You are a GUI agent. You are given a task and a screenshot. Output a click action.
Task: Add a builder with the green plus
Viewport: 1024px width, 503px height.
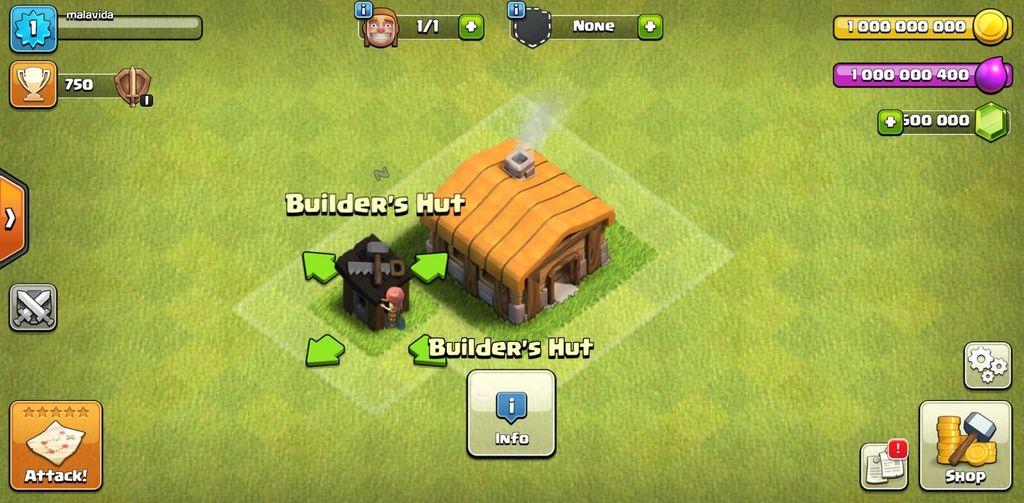point(471,27)
